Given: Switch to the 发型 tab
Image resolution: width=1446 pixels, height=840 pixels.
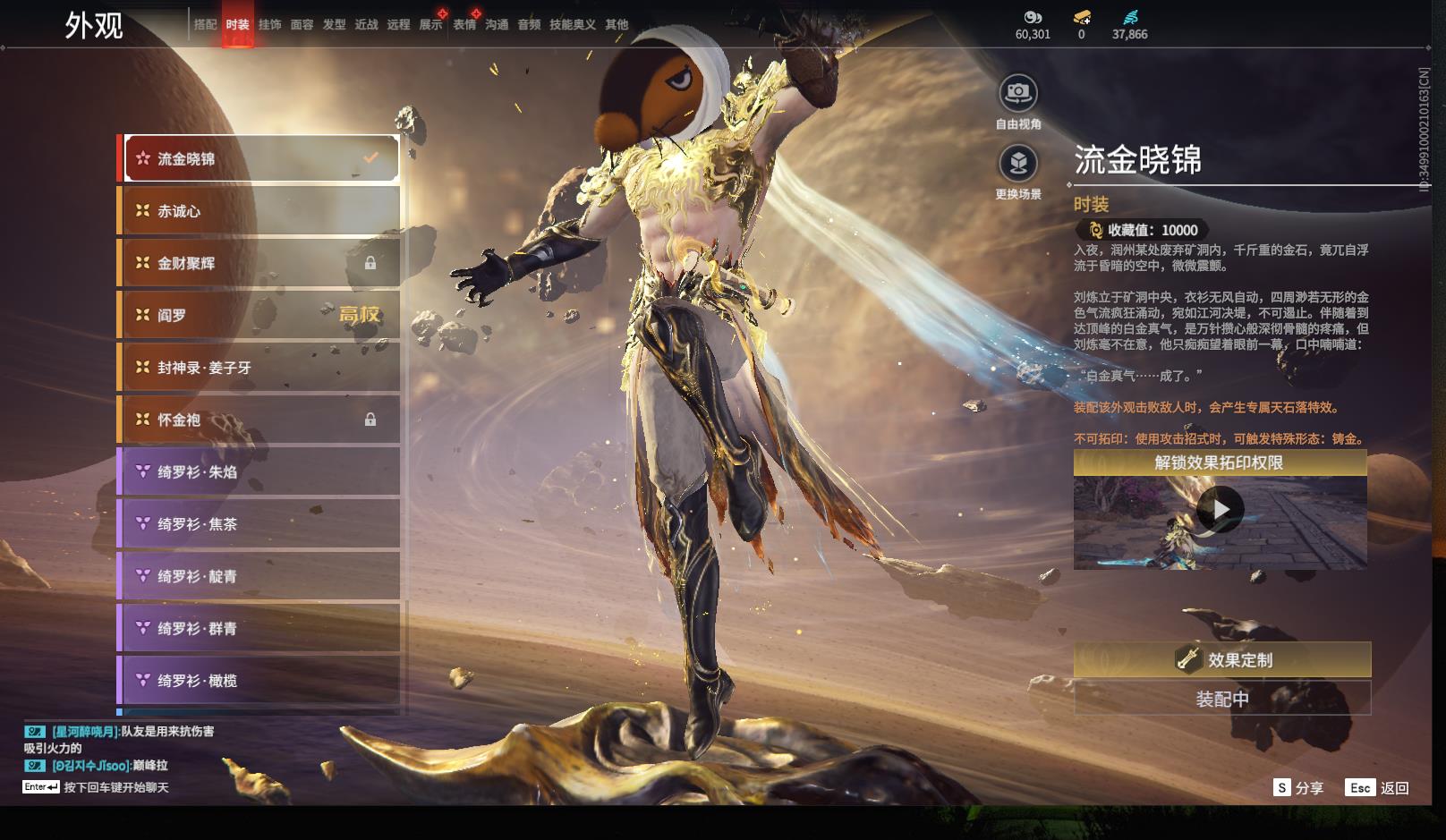Looking at the screenshot, I should (334, 25).
